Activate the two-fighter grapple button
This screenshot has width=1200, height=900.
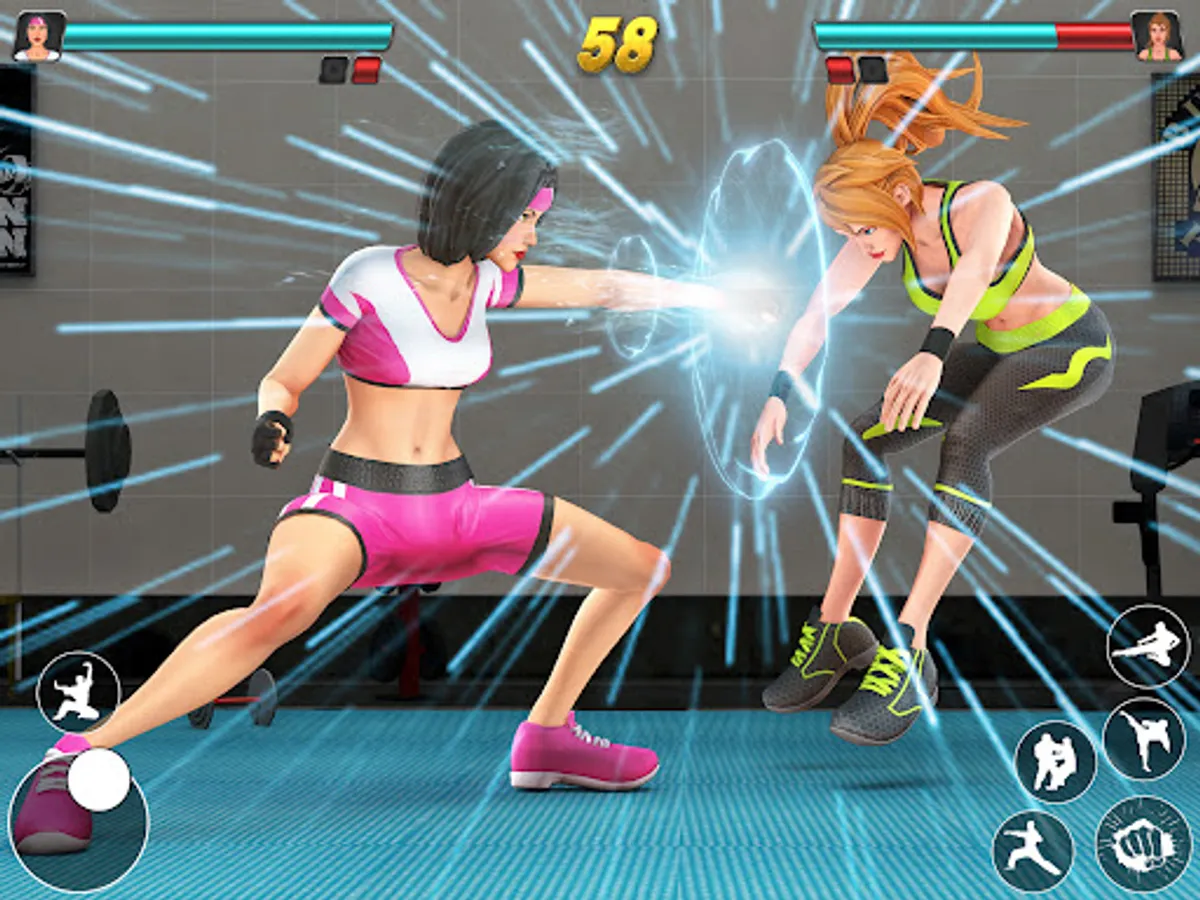[1055, 762]
